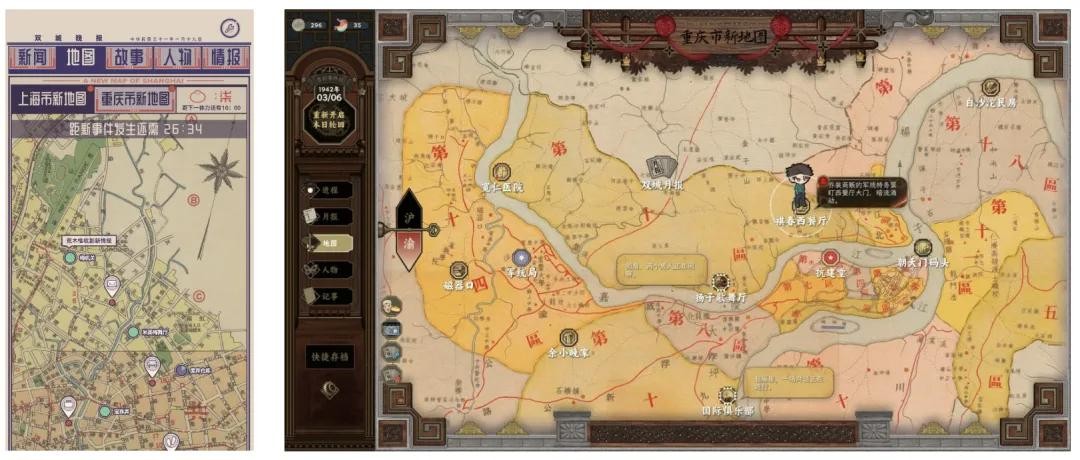Image resolution: width=1080 pixels, height=460 pixels.
Task: Choose the 上海市新地图 map tab
Action: coord(51,99)
